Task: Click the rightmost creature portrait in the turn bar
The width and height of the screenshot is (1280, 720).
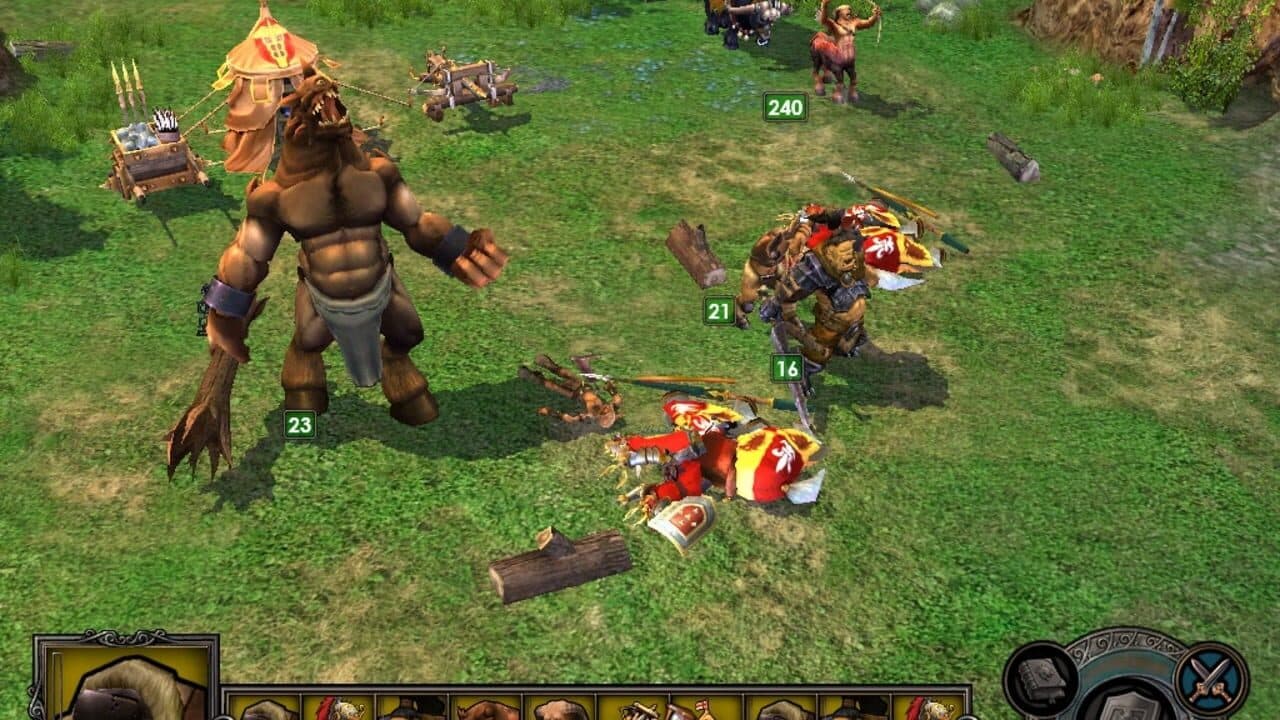Action: pyautogui.click(x=928, y=708)
